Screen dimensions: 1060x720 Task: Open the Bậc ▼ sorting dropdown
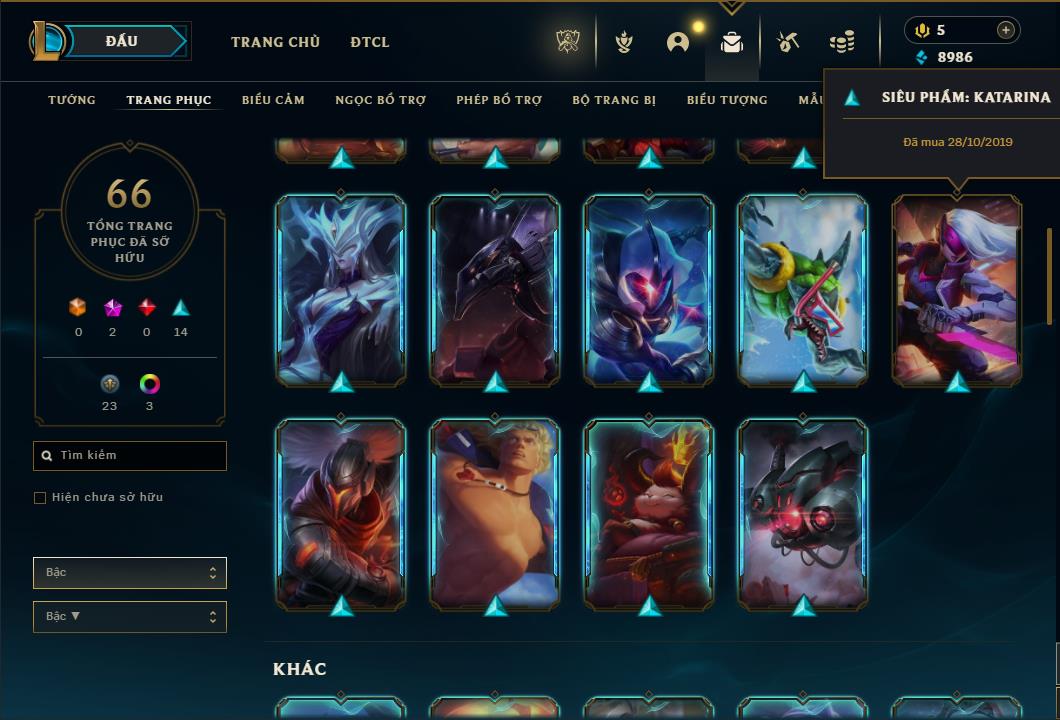pos(130,617)
